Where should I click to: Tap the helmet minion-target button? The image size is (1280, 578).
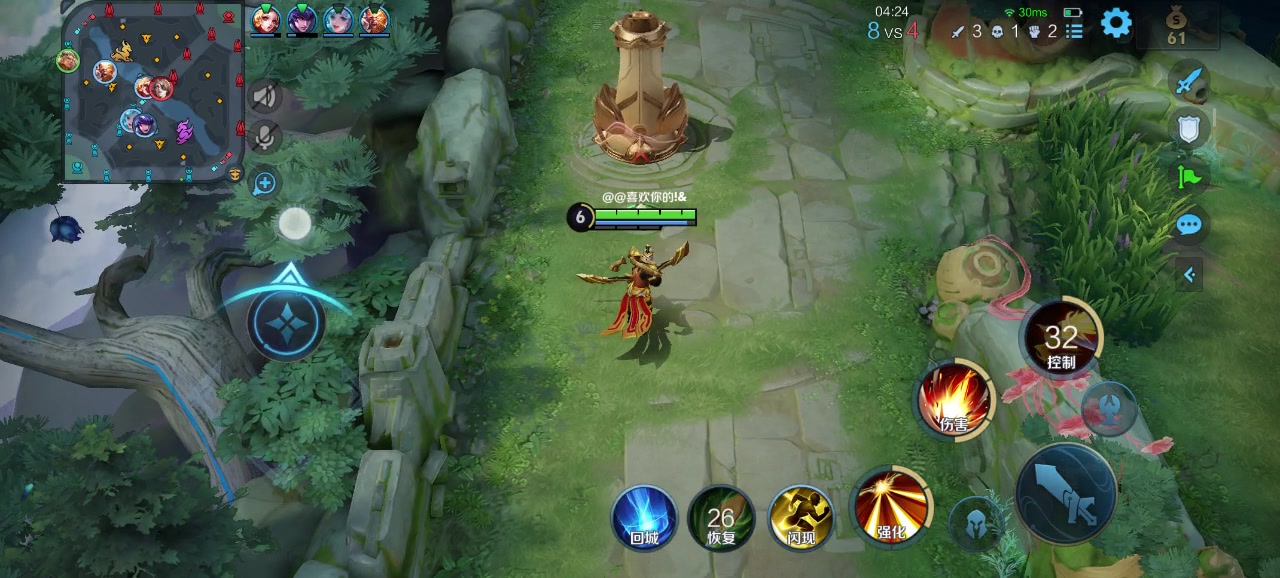pyautogui.click(x=975, y=523)
